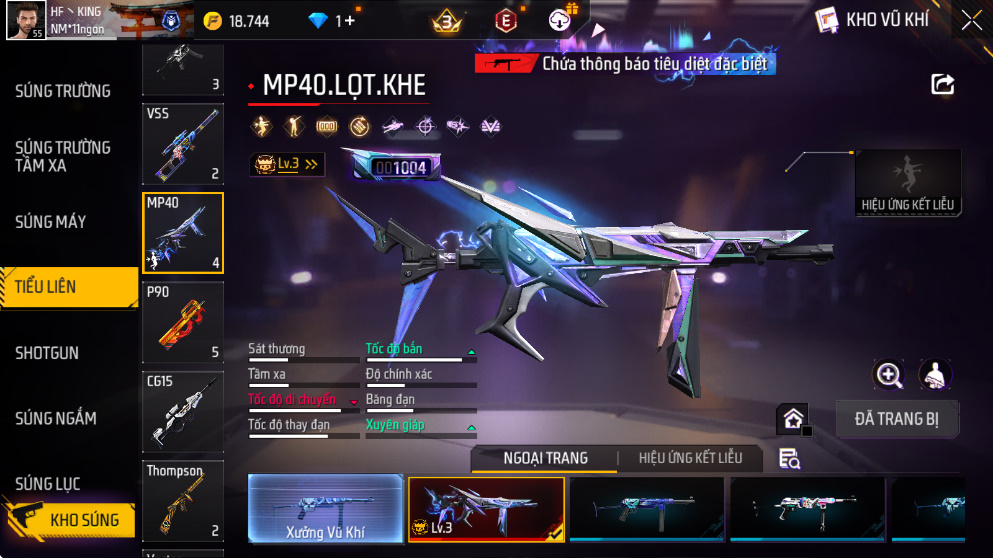Close the weapon armory screen
Image resolution: width=993 pixels, height=558 pixels.
click(971, 20)
